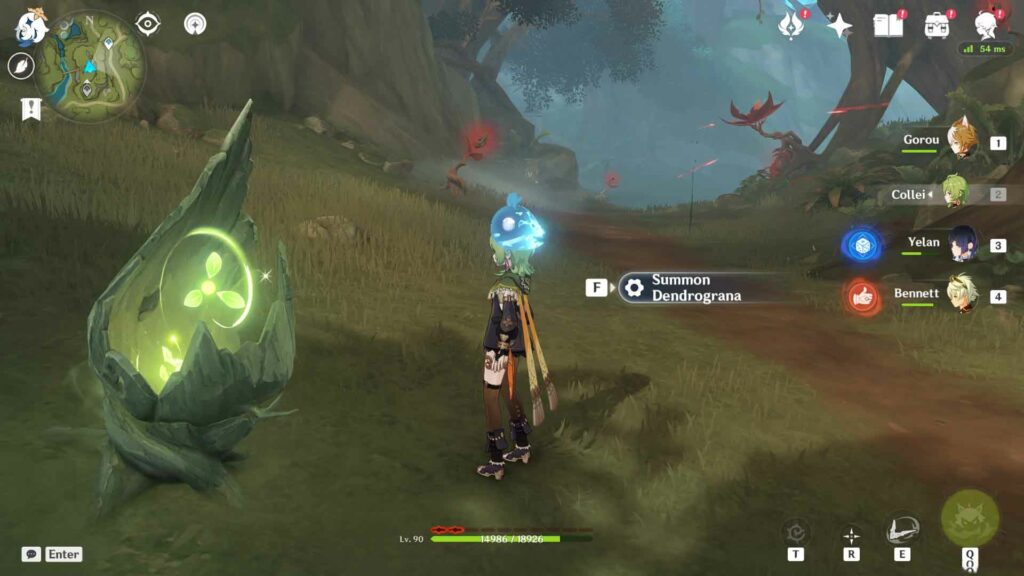The height and width of the screenshot is (576, 1024).
Task: Open the quest log exclamation banner
Action: pos(30,109)
